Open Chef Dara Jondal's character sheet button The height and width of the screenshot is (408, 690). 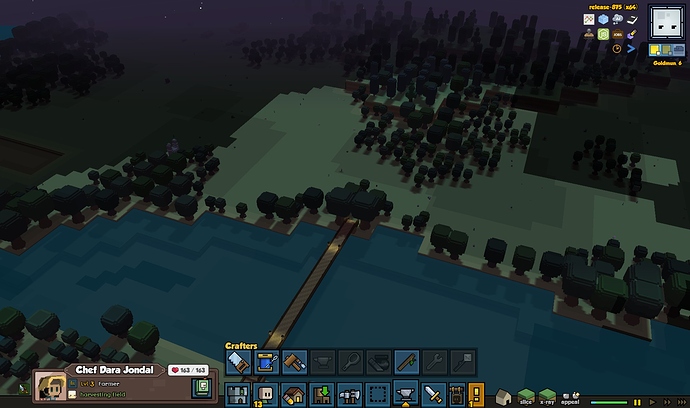[x=201, y=387]
